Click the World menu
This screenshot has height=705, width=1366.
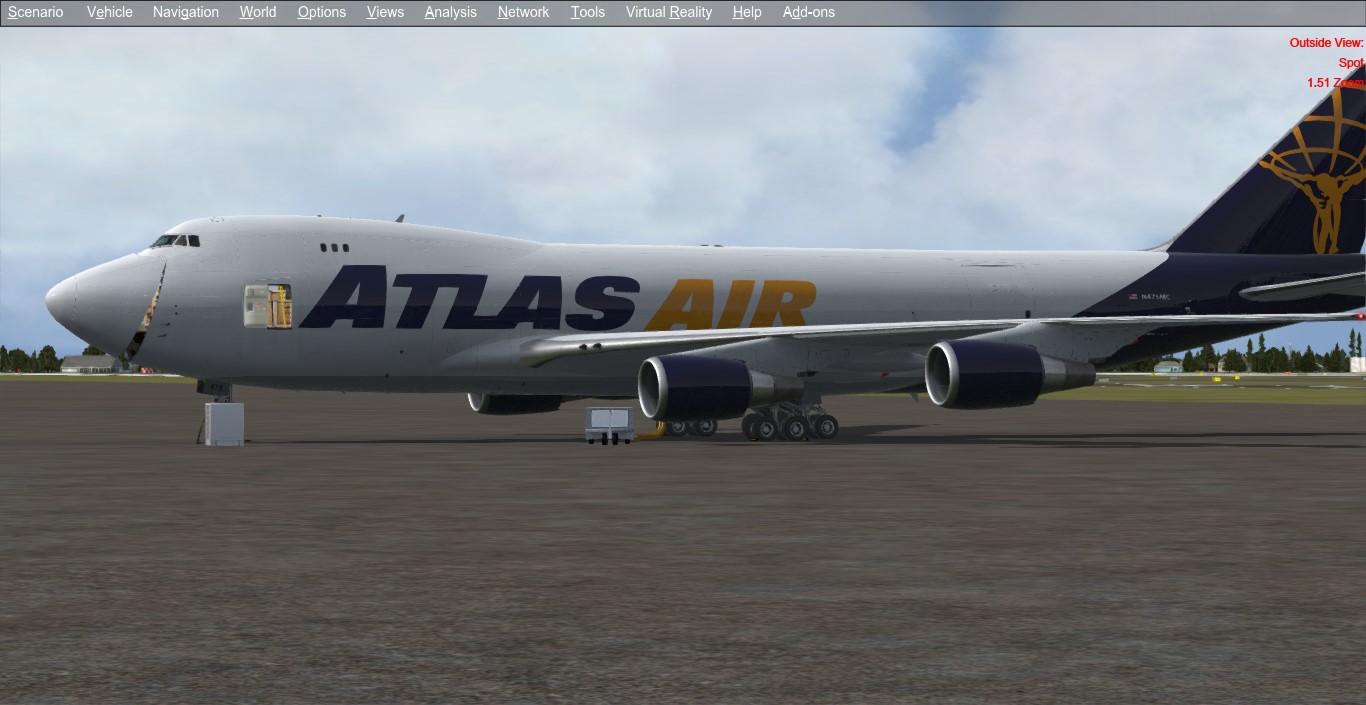point(258,12)
